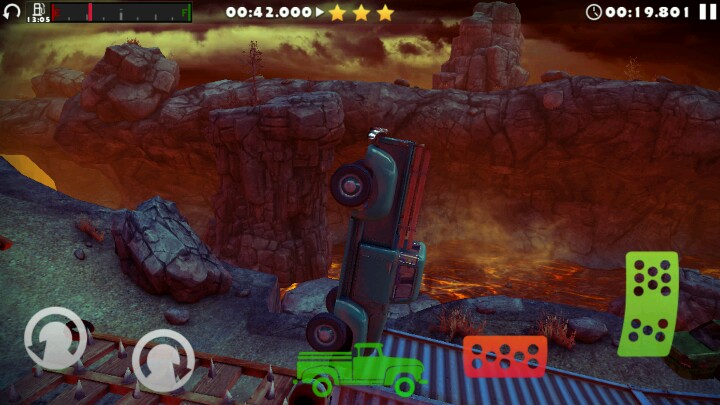Restart the level with the circular arrow

(x=12, y=12)
